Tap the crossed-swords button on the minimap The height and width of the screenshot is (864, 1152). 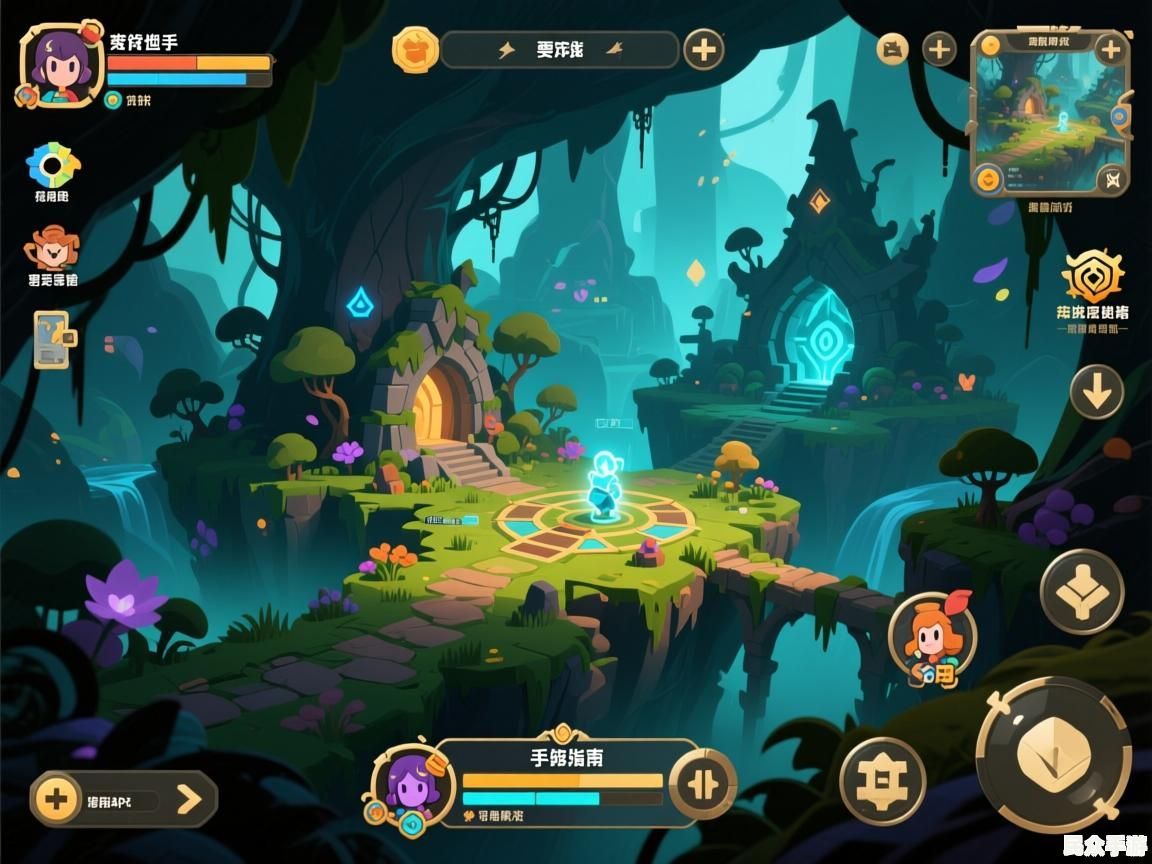coord(1111,180)
